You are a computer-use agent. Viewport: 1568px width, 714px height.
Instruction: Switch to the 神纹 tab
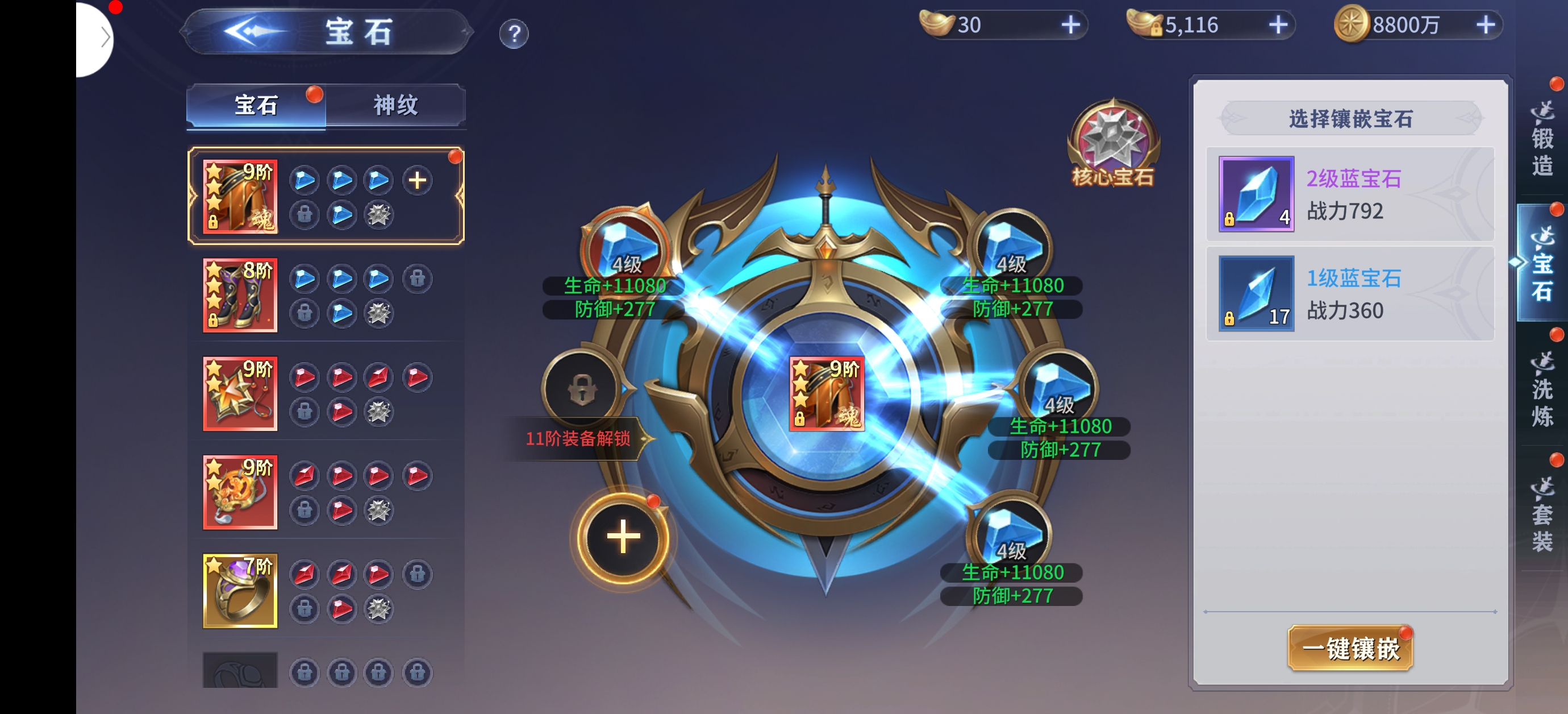coord(395,105)
